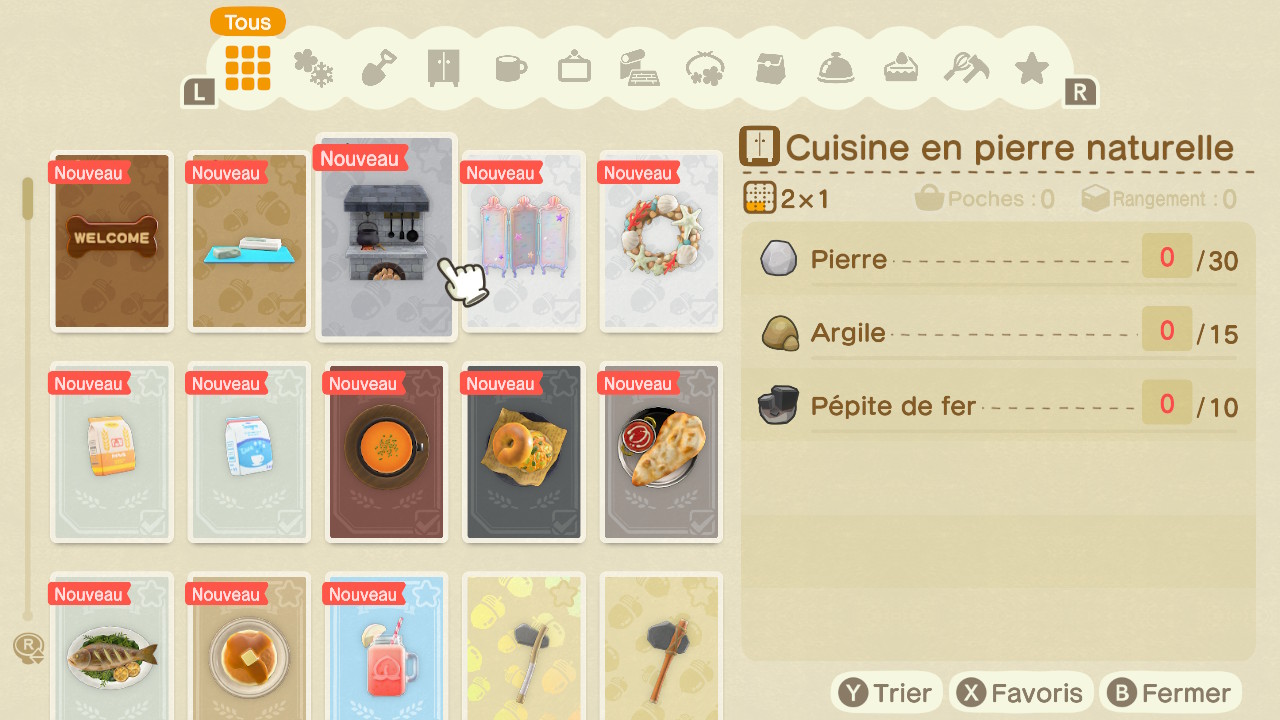Select the whisk and hammer miscellaneous category
1280x720 pixels.
point(965,68)
